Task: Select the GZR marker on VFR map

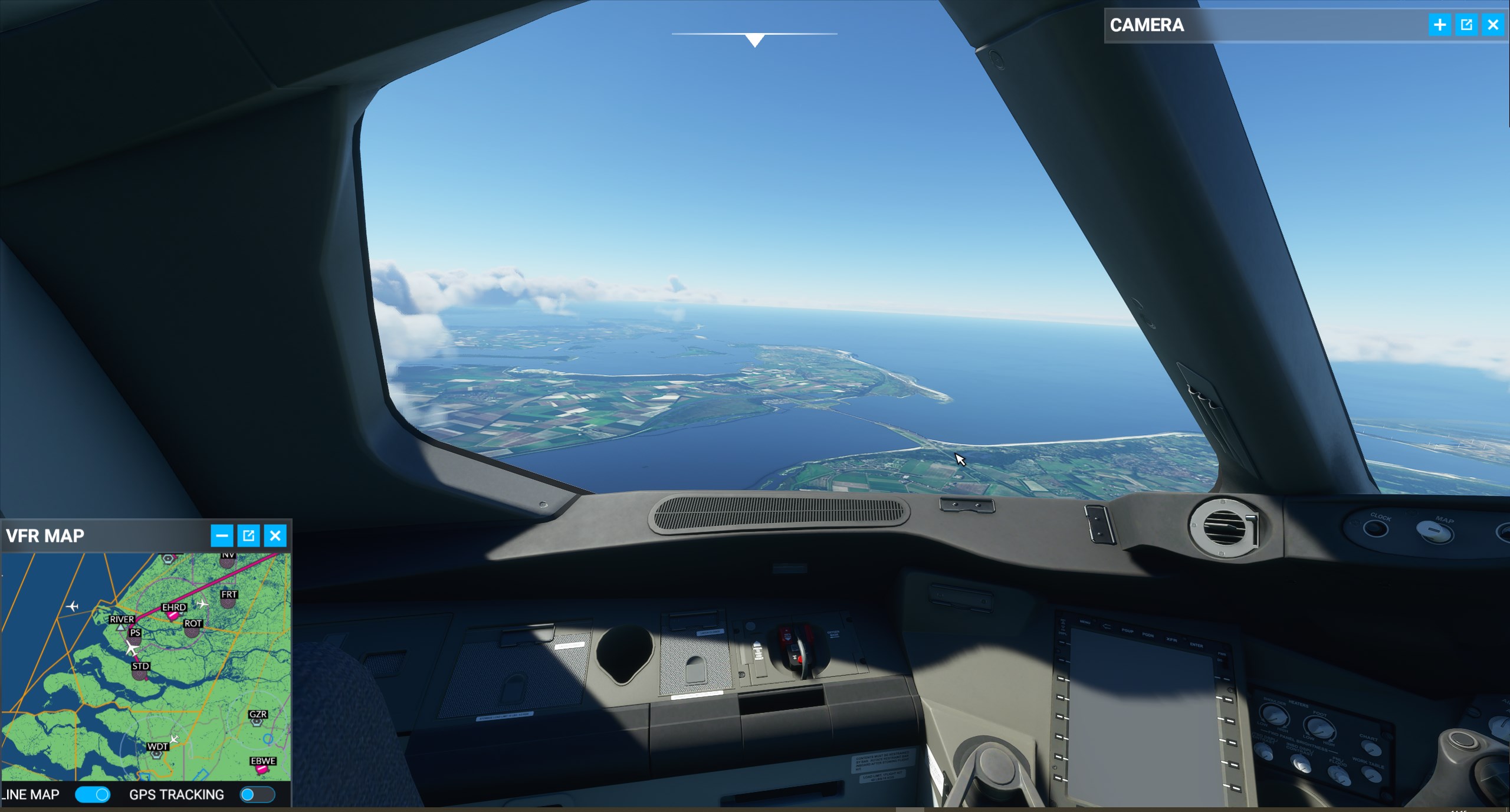Action: [x=257, y=722]
